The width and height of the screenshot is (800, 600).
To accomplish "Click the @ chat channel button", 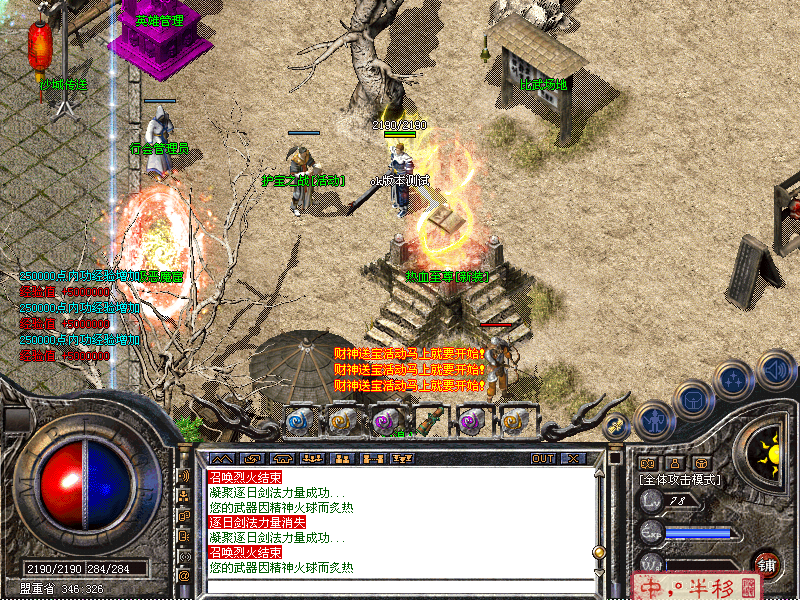I will (x=184, y=576).
